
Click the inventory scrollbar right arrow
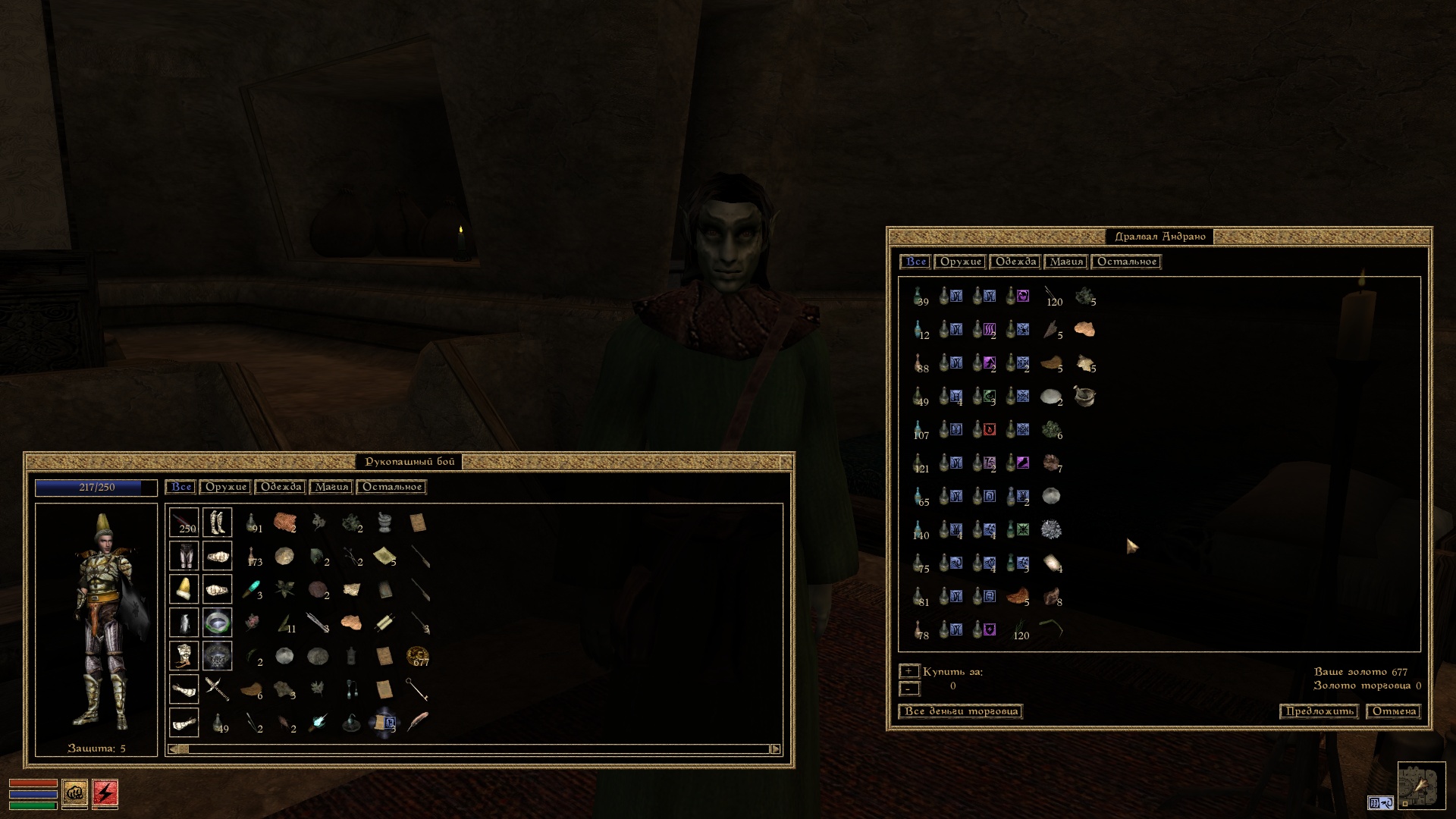coord(775,749)
